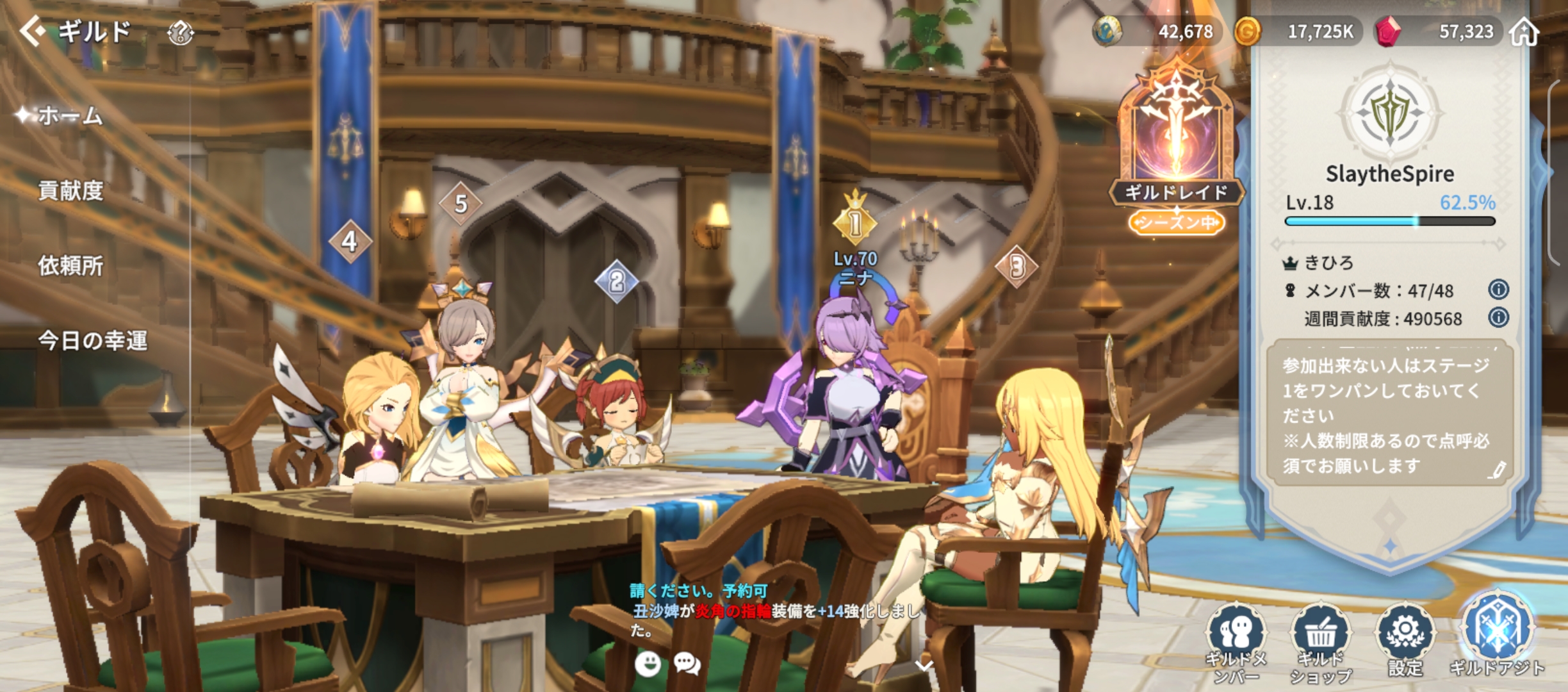
Task: Visit the ギルドショップ guild shop
Action: pyautogui.click(x=1321, y=641)
